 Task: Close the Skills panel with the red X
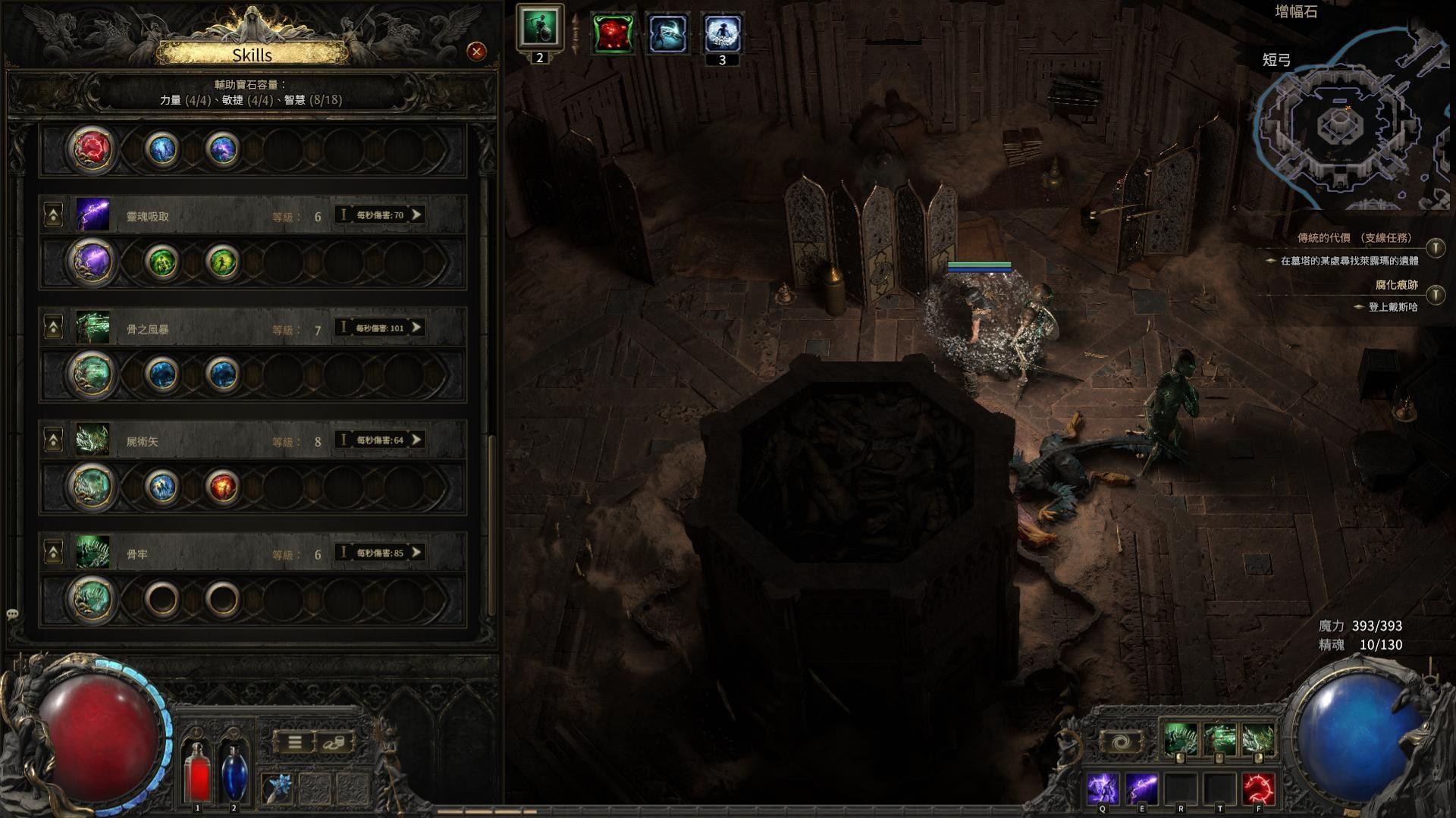pos(475,52)
